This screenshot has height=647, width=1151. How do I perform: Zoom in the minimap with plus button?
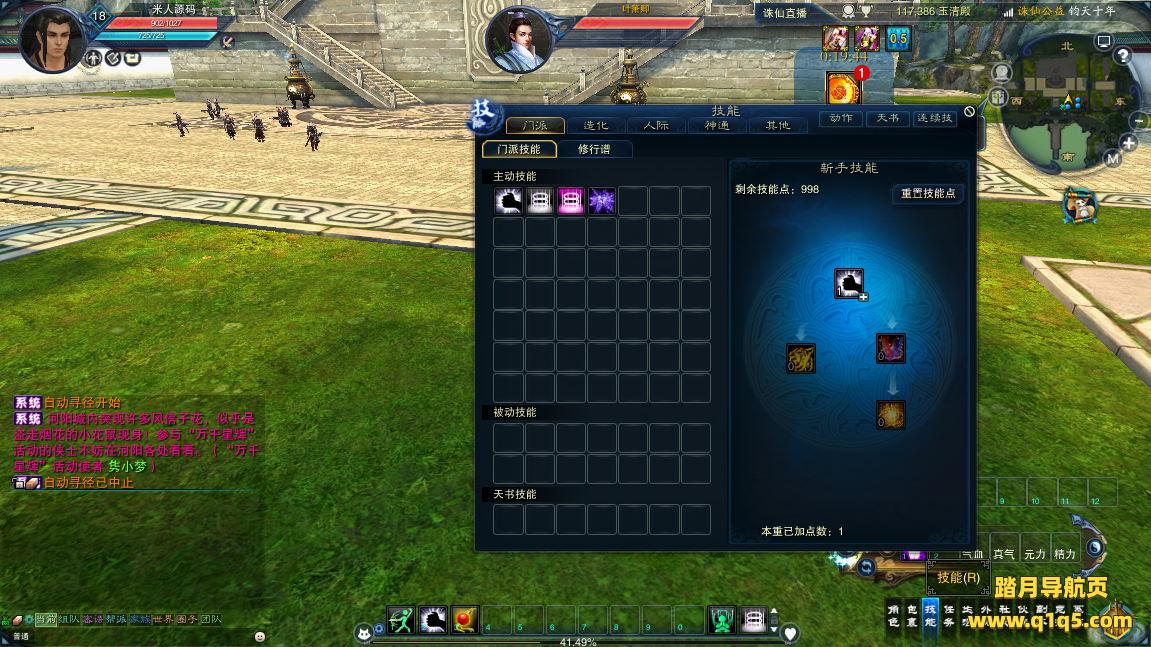(x=1129, y=143)
